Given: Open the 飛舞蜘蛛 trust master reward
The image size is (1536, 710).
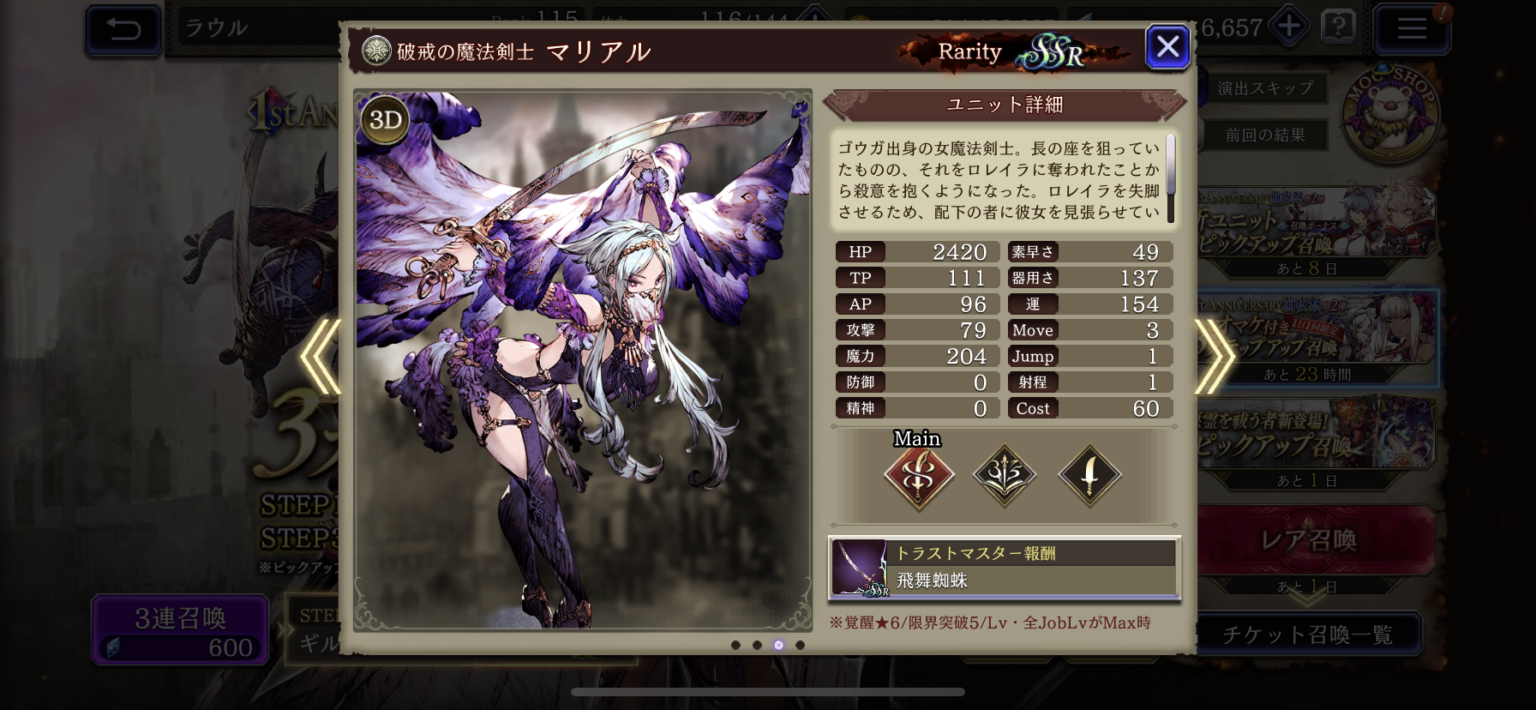Looking at the screenshot, I should pyautogui.click(x=1004, y=568).
